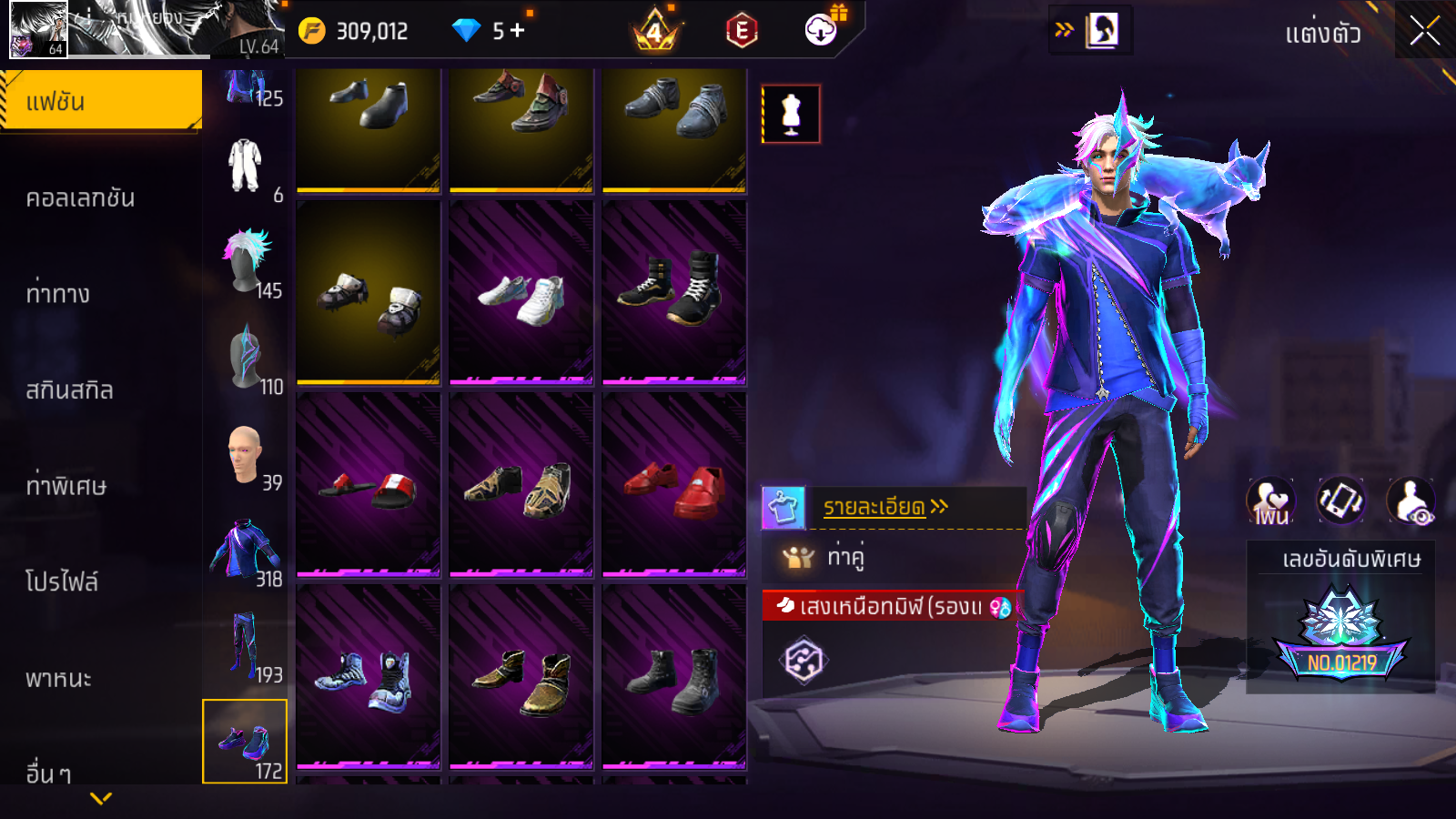Tap the mannequin preview icon

791,115
